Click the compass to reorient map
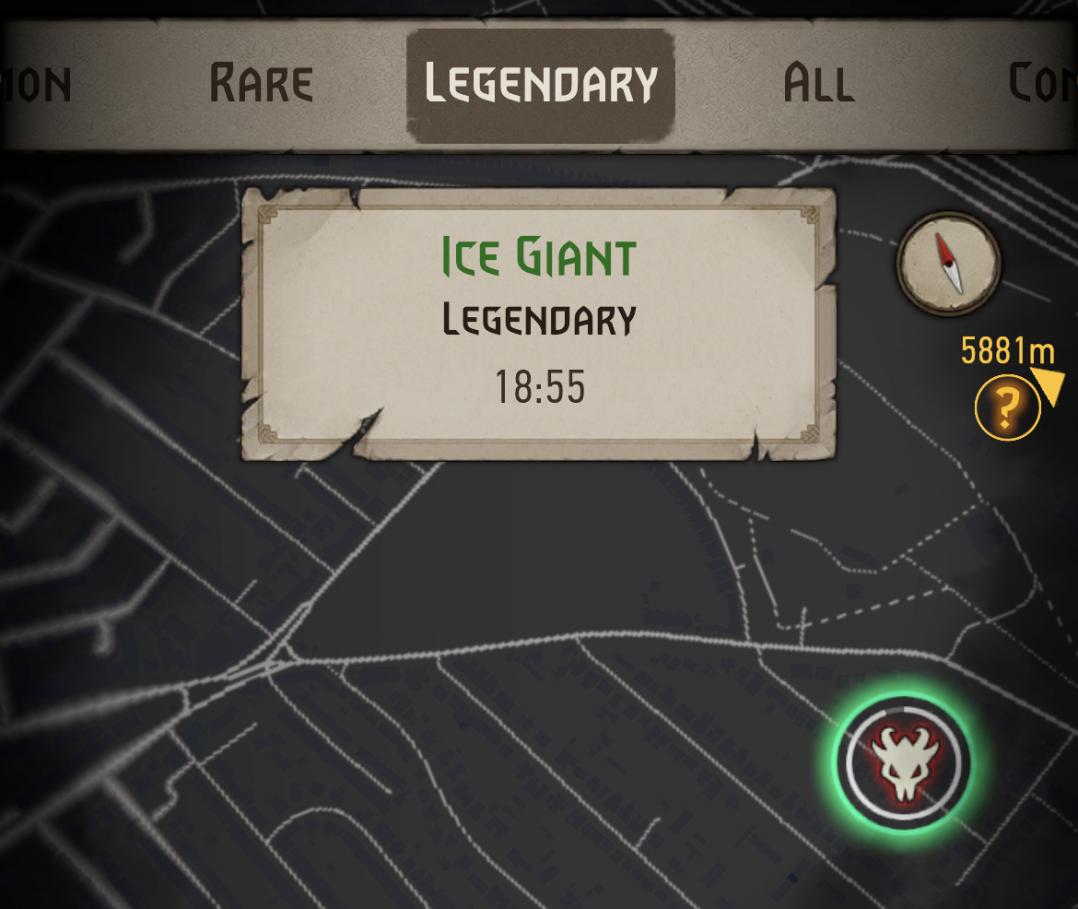Image resolution: width=1078 pixels, height=909 pixels. click(x=948, y=263)
